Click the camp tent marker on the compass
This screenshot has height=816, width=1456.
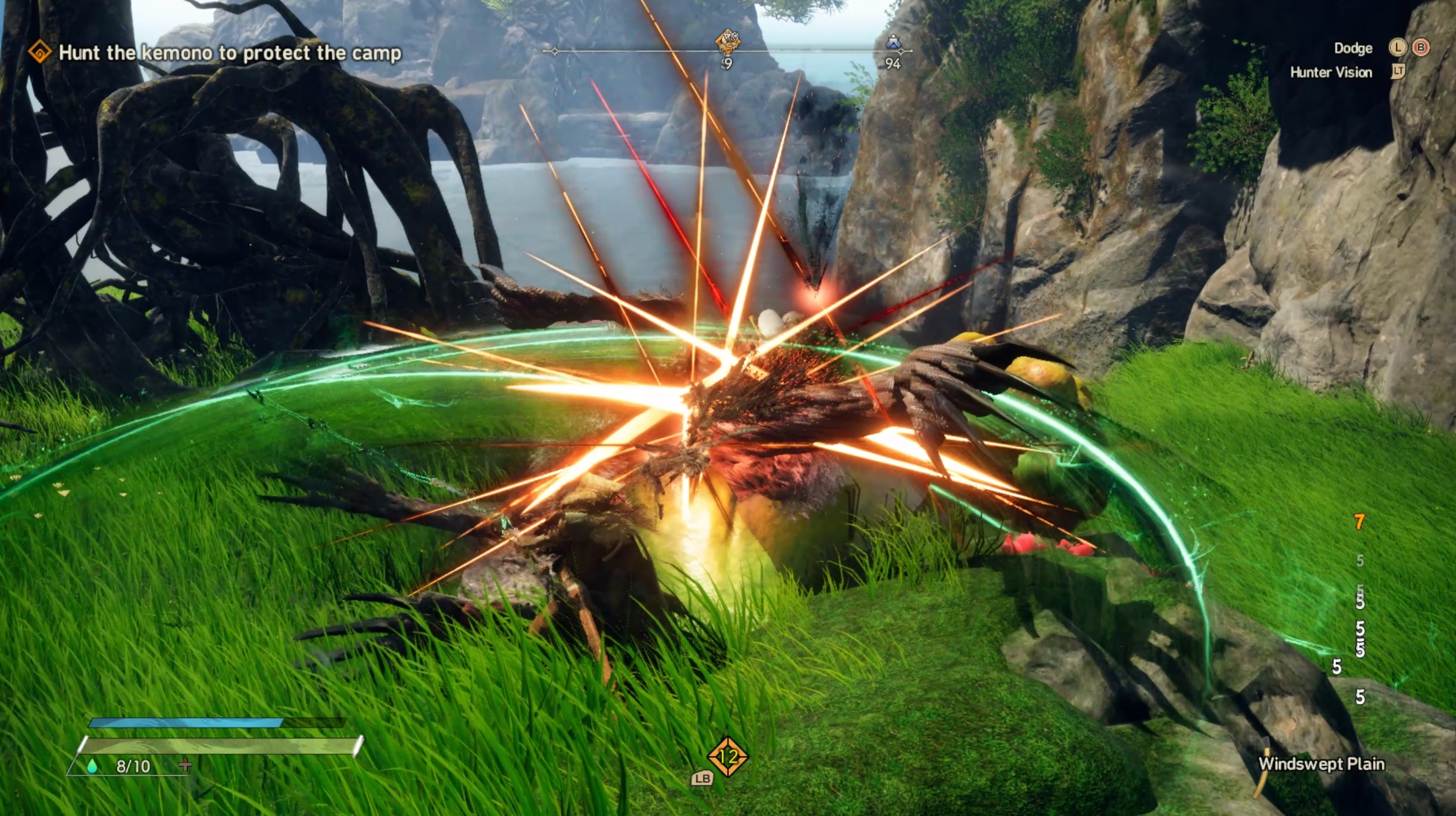[893, 42]
